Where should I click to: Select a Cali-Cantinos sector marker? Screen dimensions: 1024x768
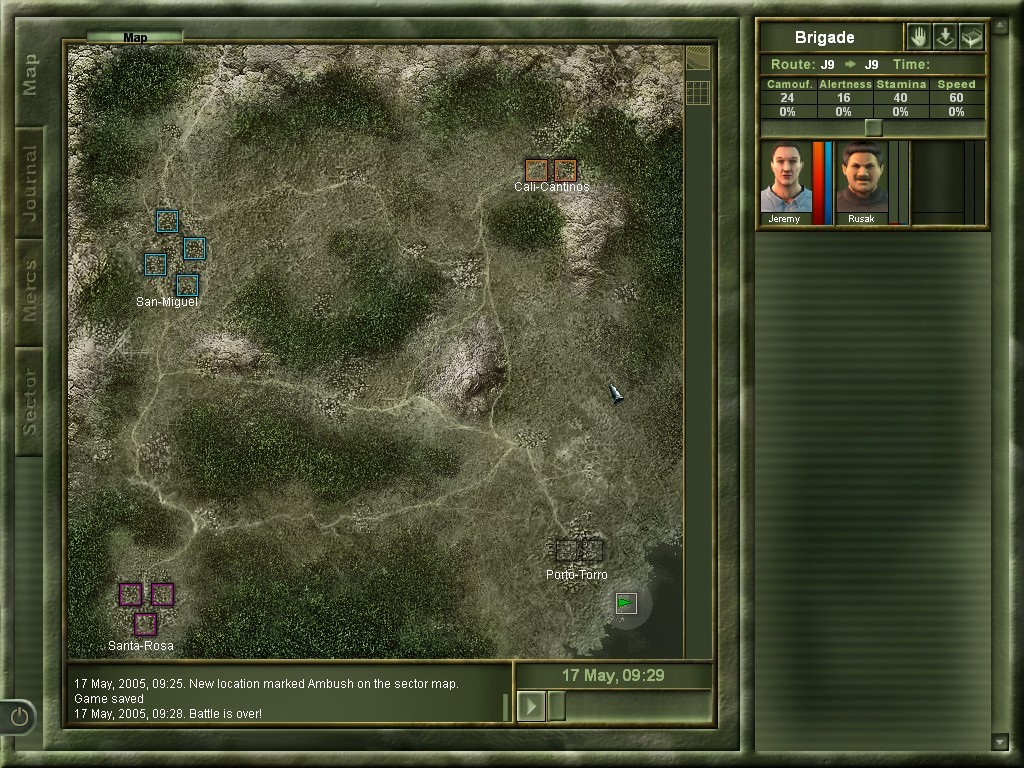537,170
